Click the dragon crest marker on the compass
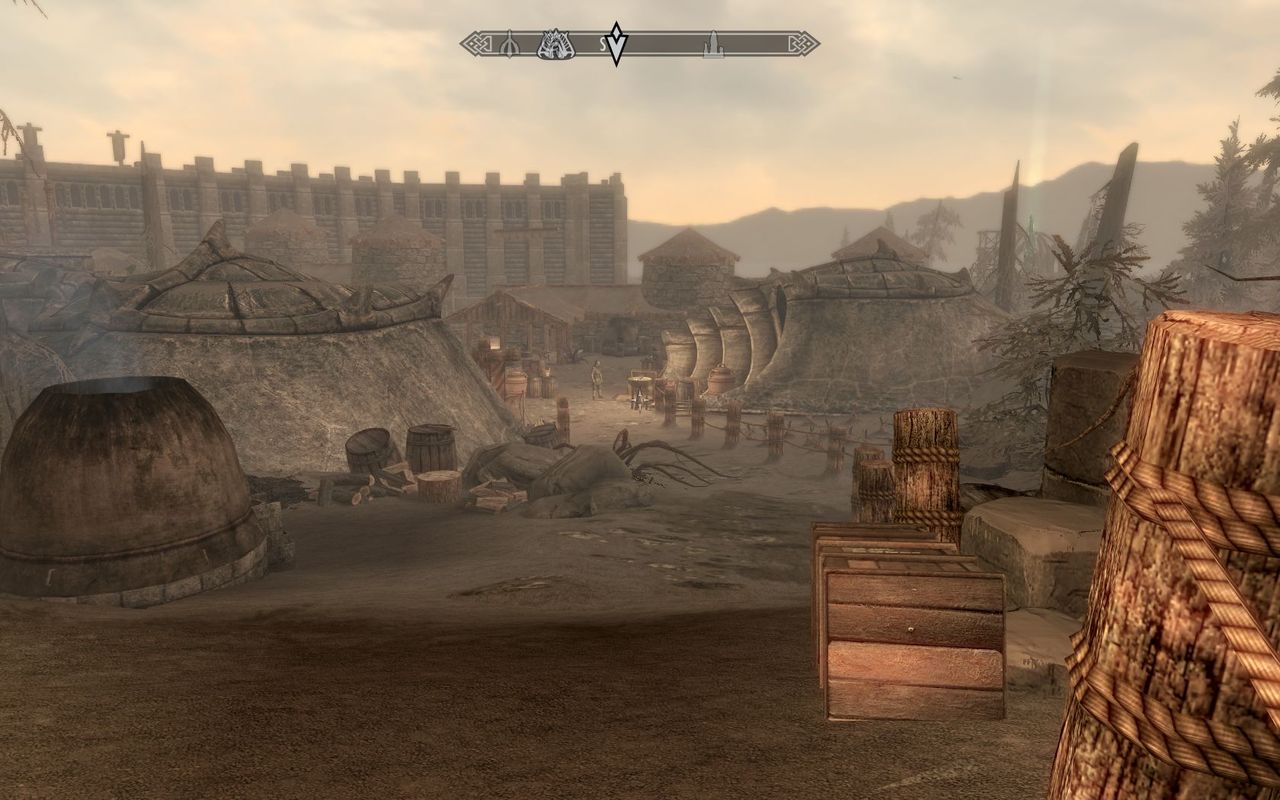This screenshot has height=800, width=1280. [555, 44]
